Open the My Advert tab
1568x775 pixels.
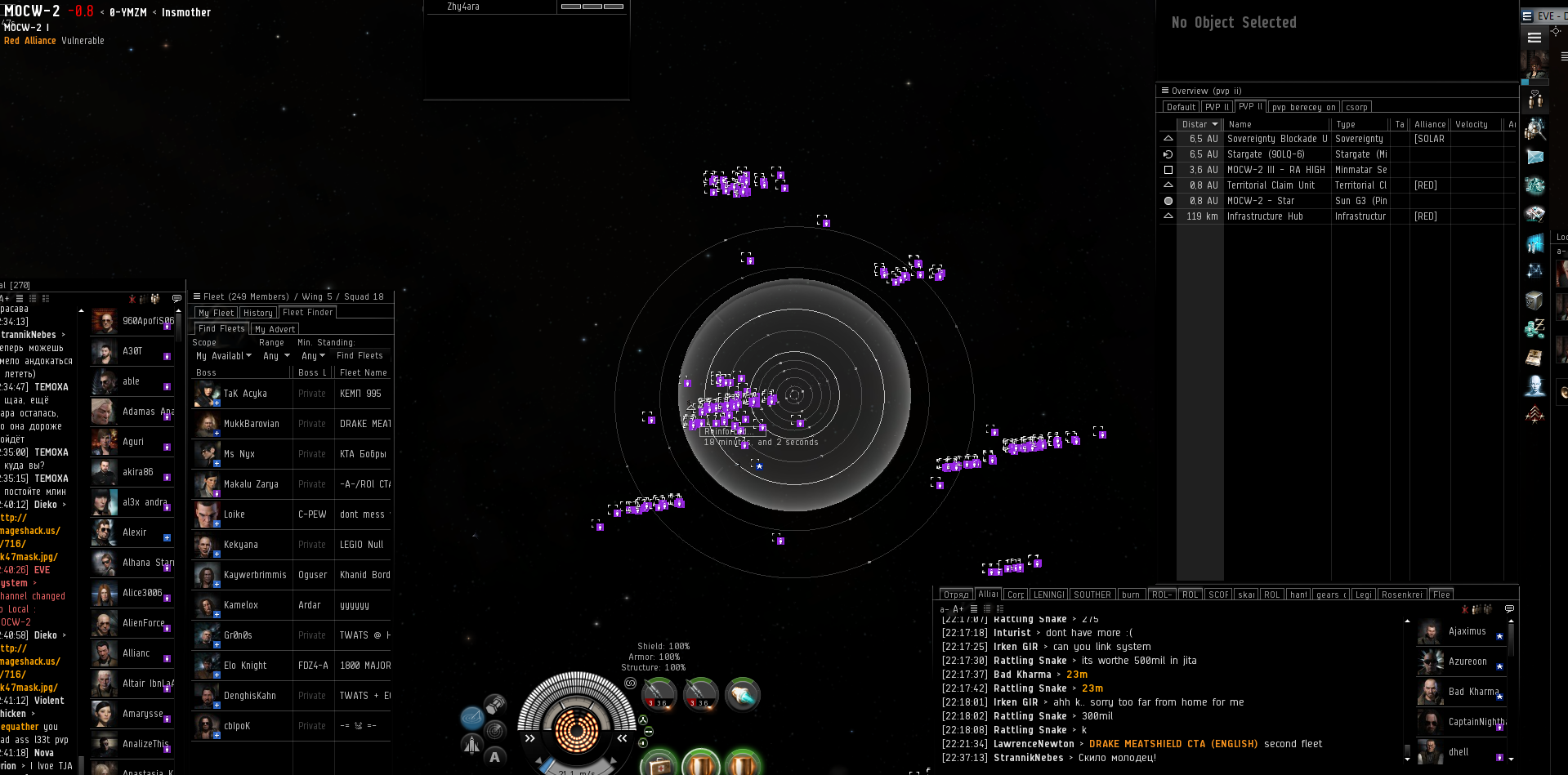coord(275,329)
